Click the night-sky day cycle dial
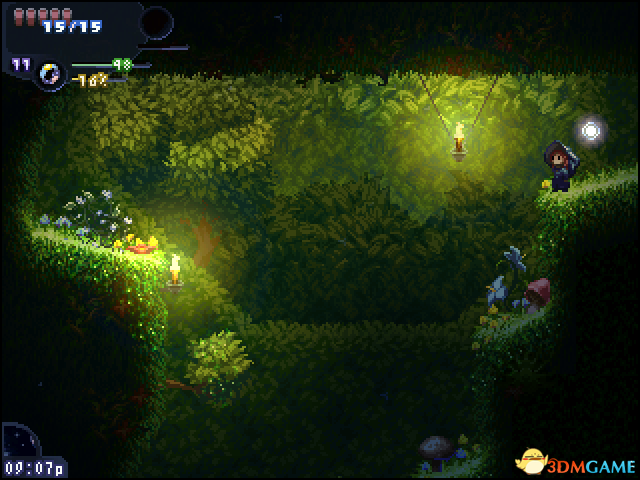Screen dimensions: 640x480 20,440
